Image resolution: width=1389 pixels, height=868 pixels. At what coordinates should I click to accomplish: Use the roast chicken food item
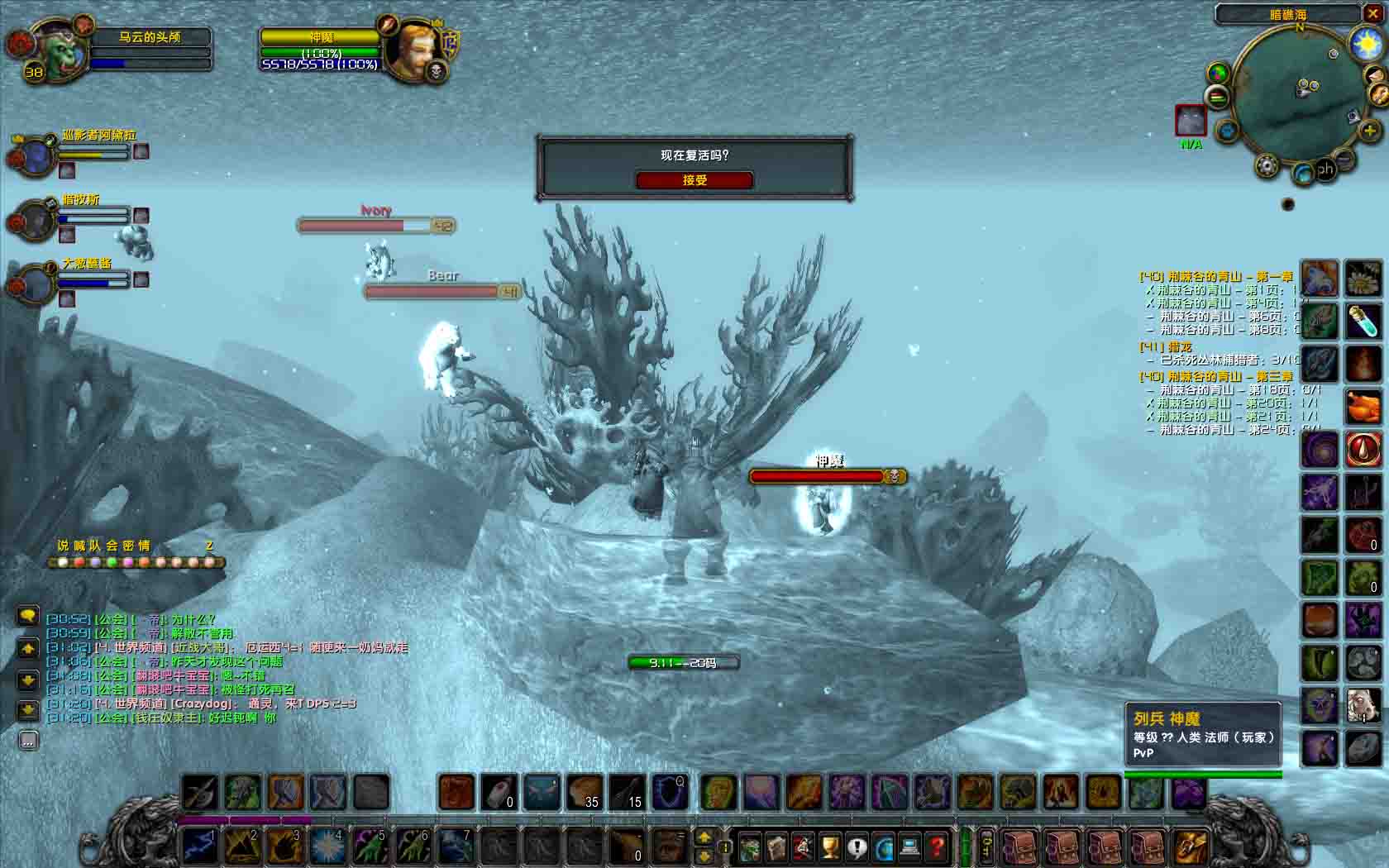1363,406
